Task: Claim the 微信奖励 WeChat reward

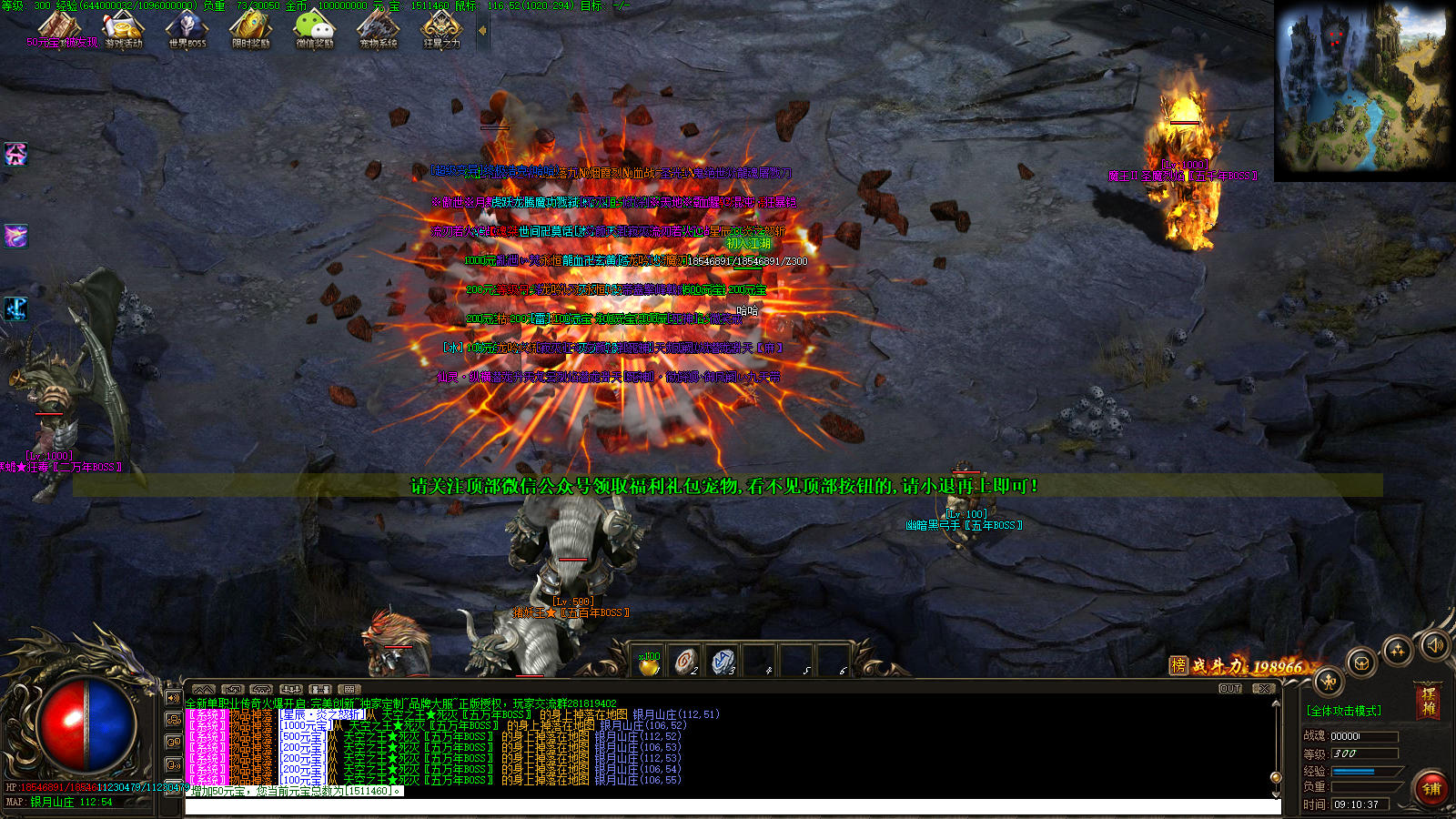Action: coord(315,29)
